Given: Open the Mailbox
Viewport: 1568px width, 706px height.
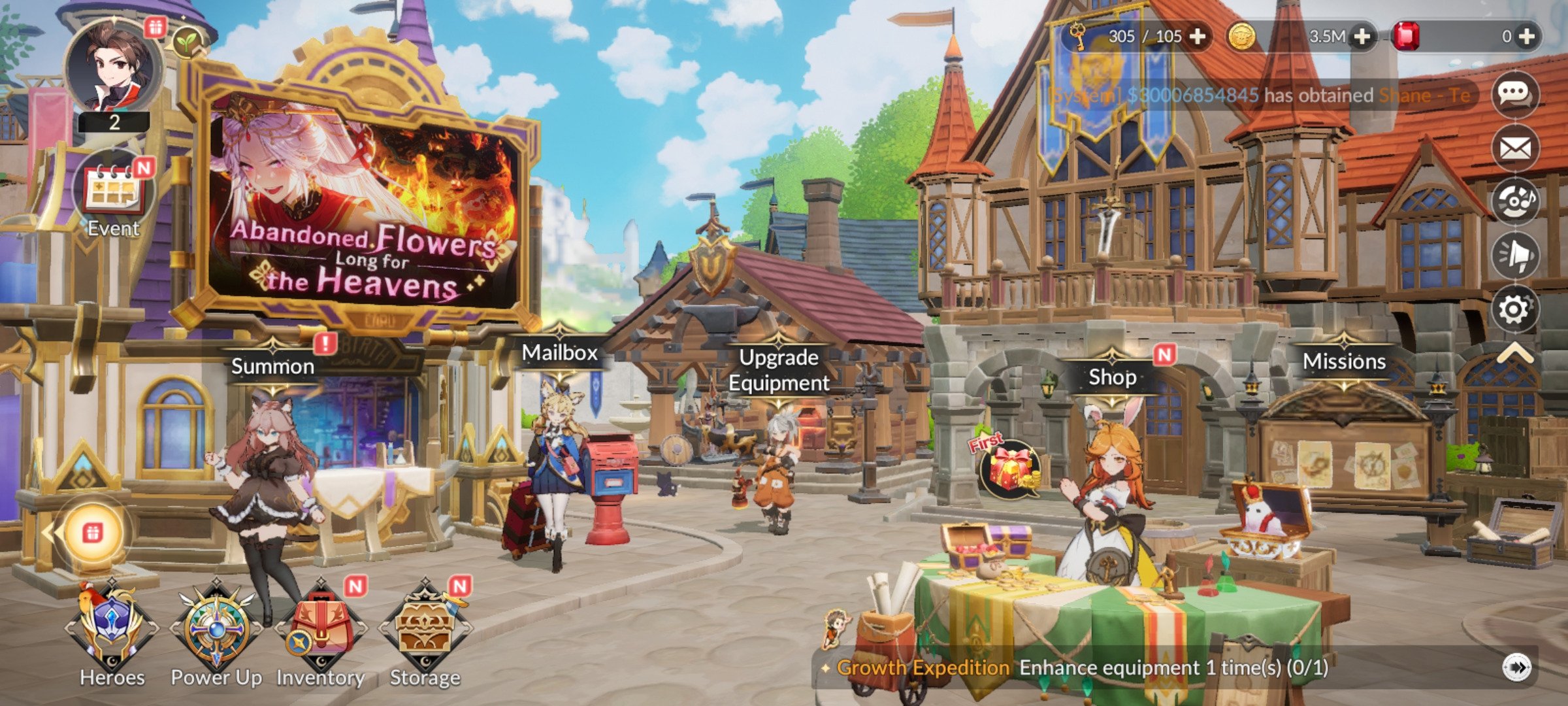Looking at the screenshot, I should [560, 353].
